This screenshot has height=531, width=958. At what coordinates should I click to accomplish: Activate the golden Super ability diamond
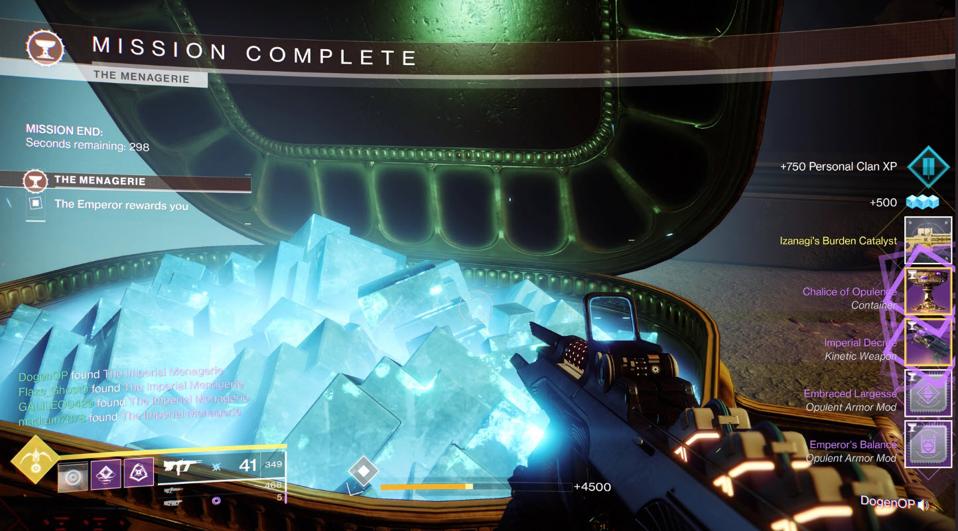click(x=34, y=461)
